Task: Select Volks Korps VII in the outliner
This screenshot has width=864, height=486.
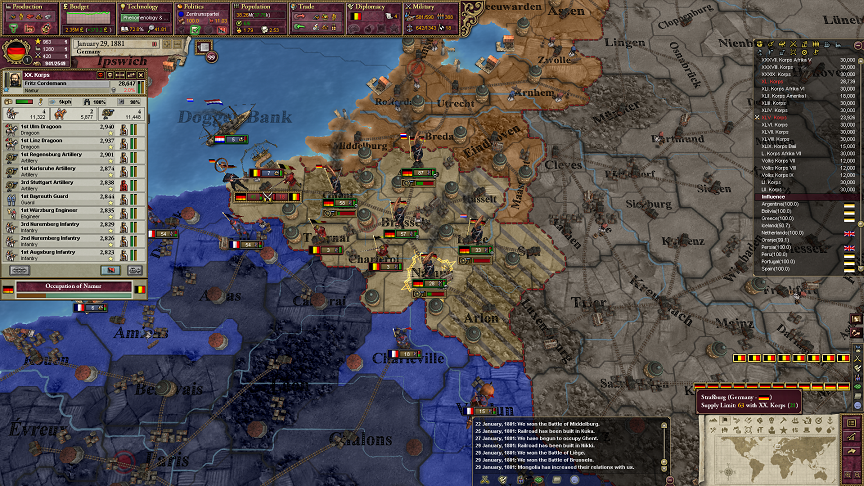Action: click(x=783, y=159)
